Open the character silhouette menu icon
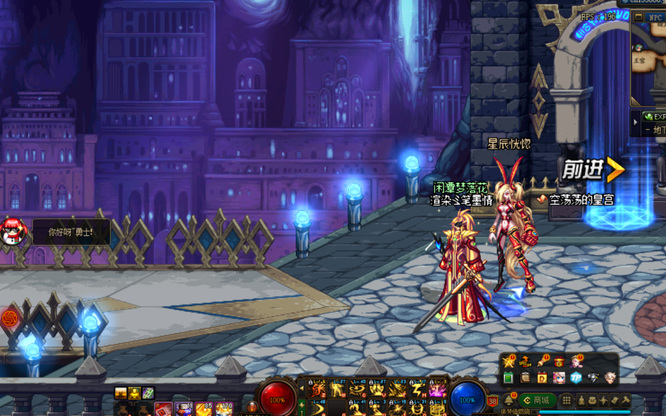The width and height of the screenshot is (666, 416). coord(581,400)
